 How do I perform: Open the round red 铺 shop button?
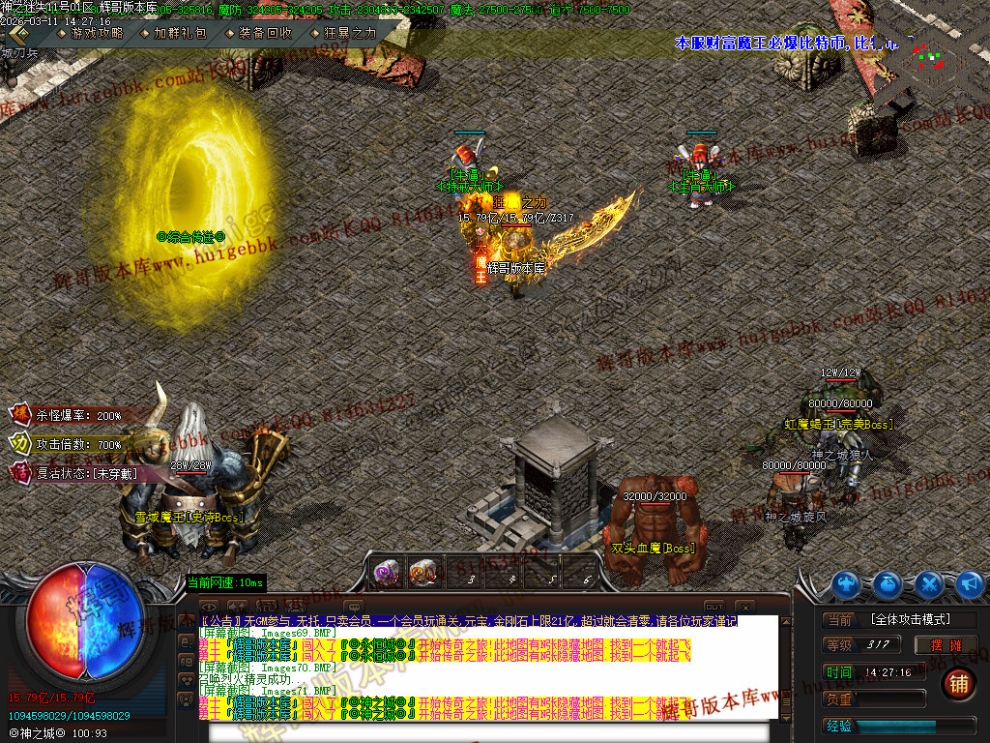pos(958,684)
